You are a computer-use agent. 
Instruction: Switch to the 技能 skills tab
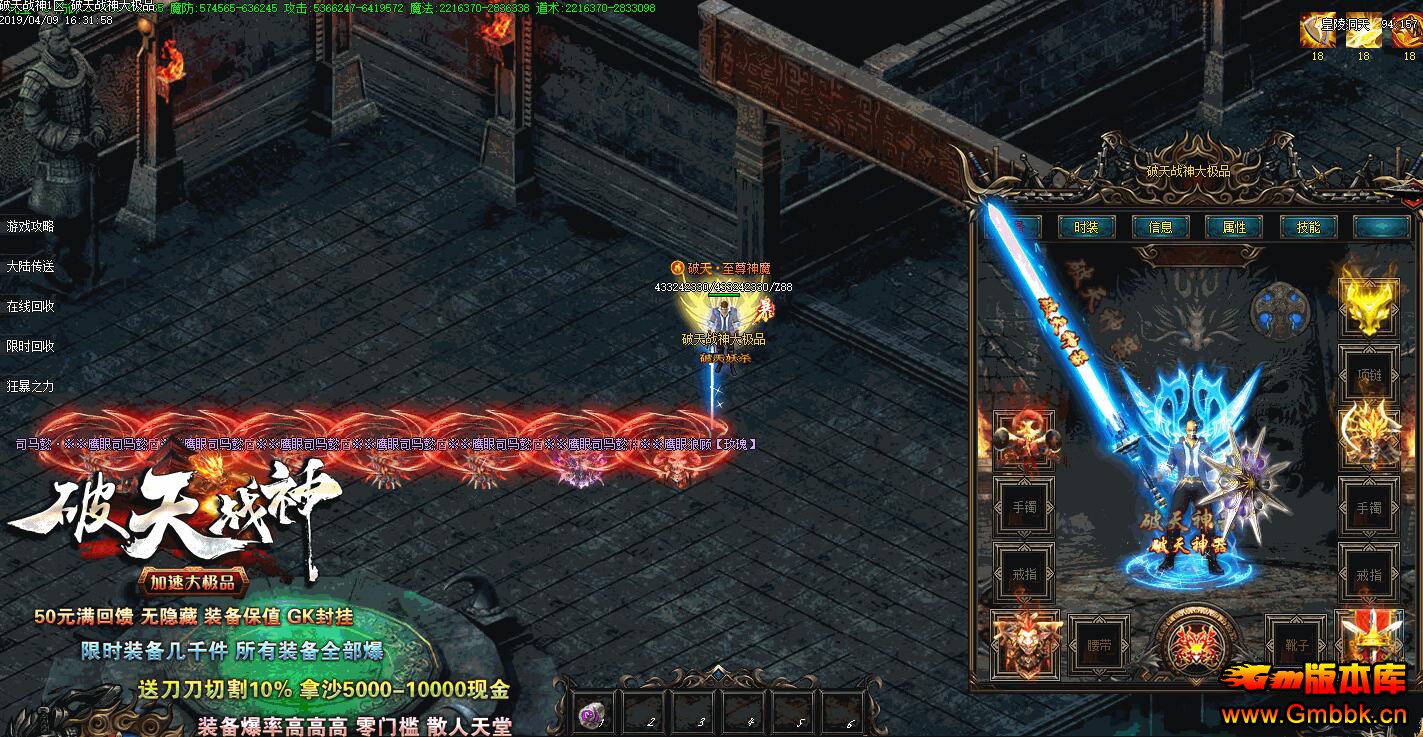(x=1308, y=227)
